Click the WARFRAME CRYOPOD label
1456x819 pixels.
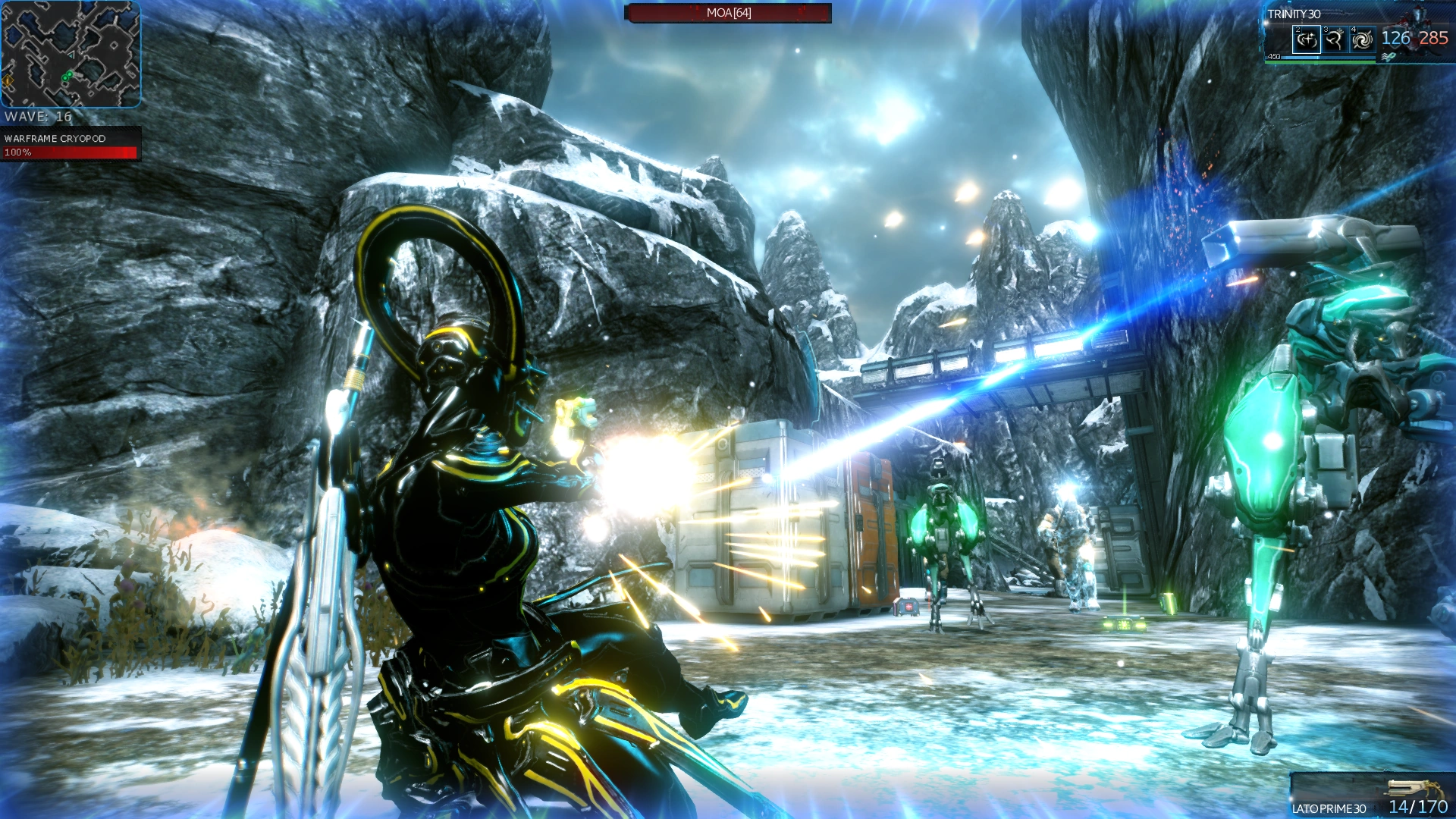pos(55,139)
